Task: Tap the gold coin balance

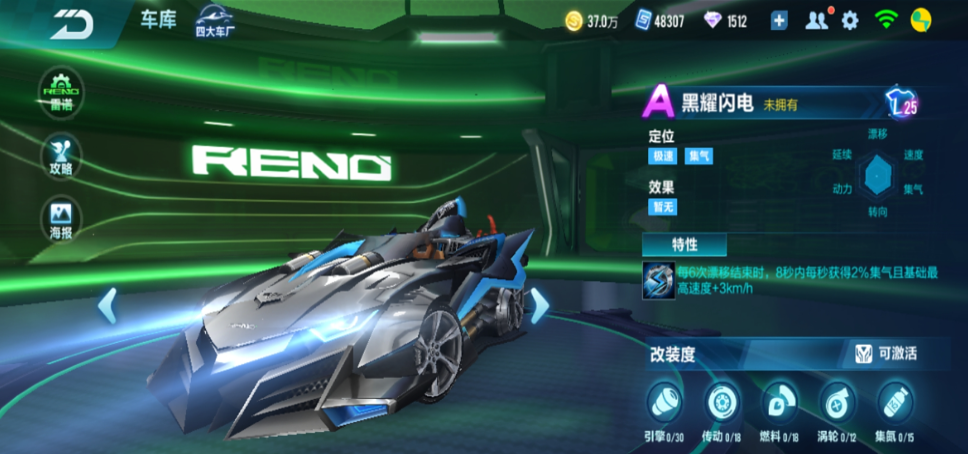Action: (590, 21)
